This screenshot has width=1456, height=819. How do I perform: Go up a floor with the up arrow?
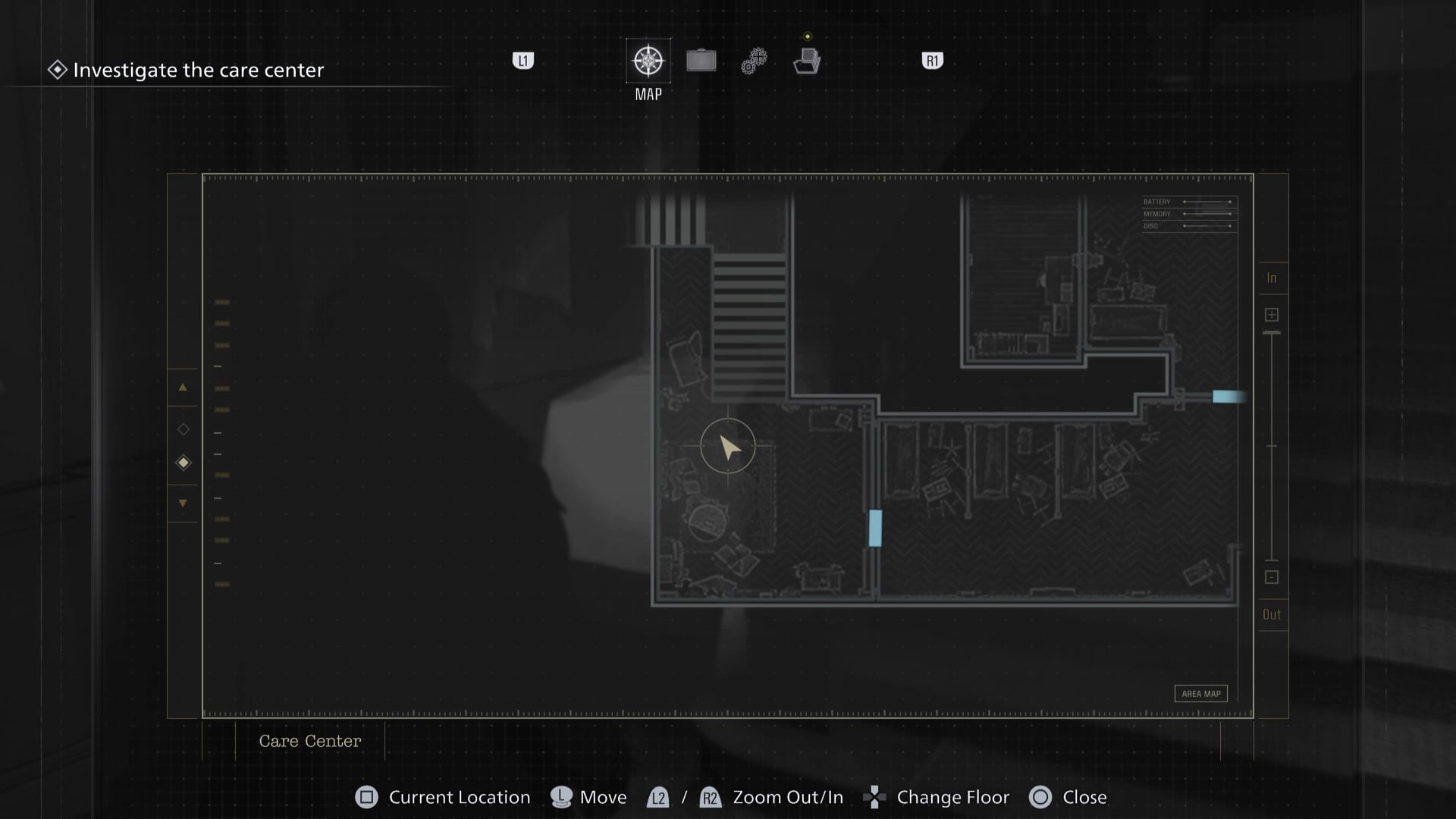tap(183, 388)
